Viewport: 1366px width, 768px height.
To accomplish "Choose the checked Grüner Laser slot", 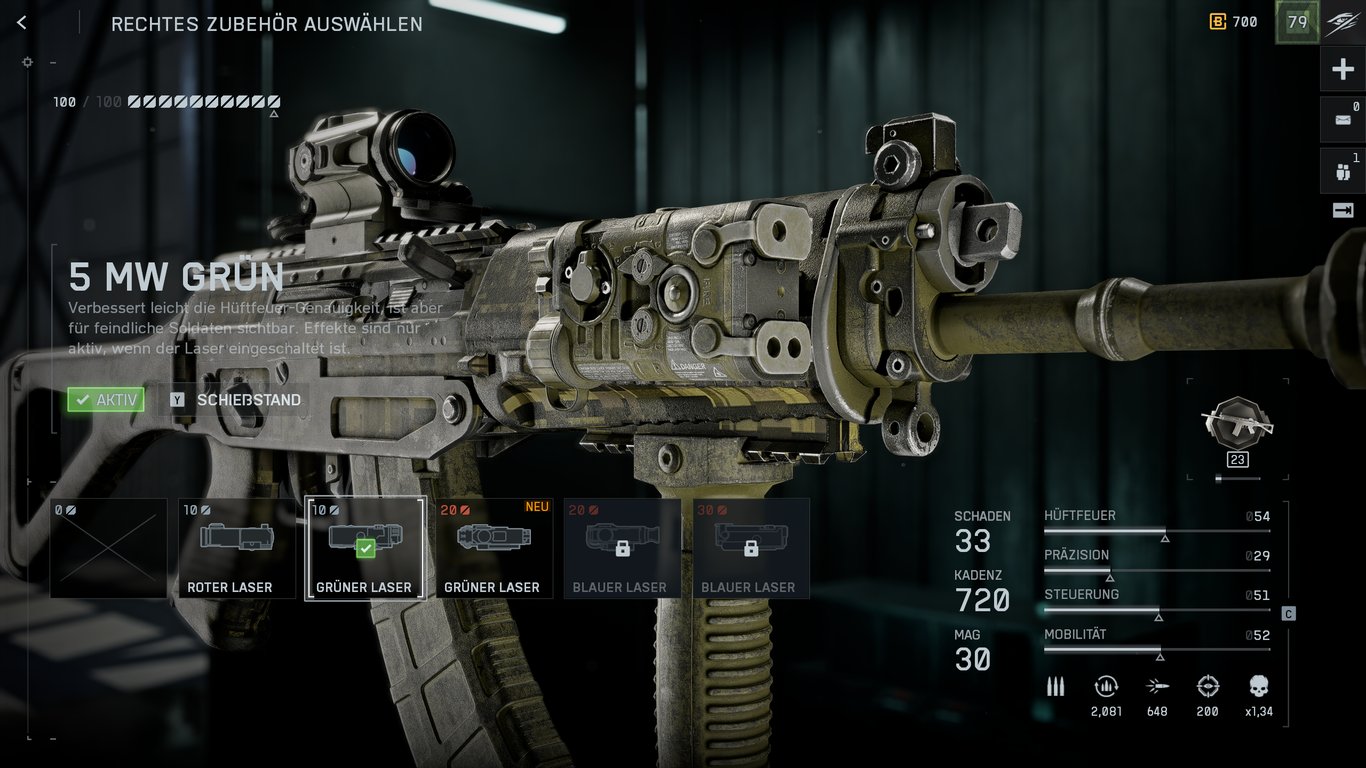I will click(365, 548).
